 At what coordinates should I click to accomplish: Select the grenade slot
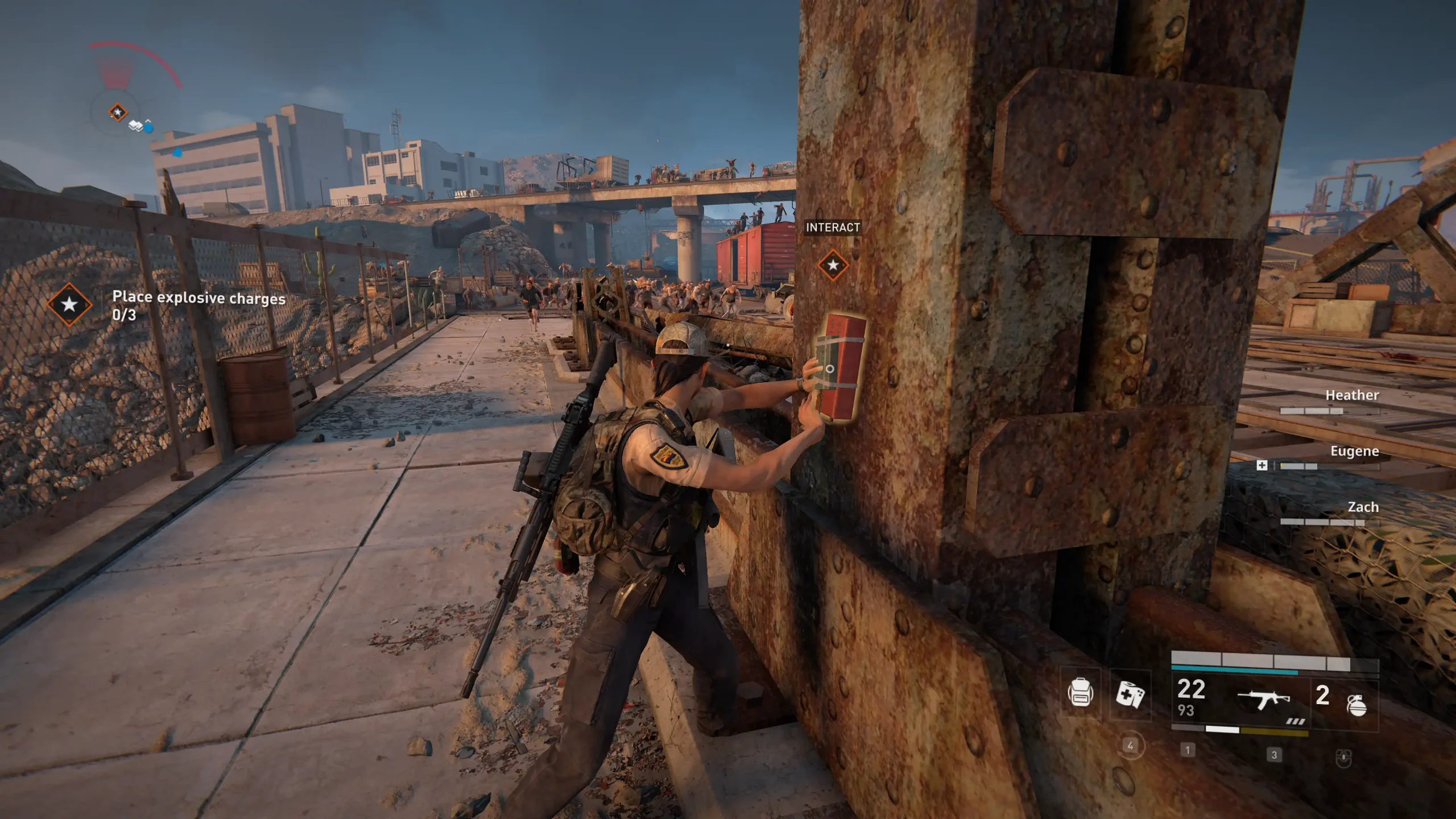point(1356,705)
